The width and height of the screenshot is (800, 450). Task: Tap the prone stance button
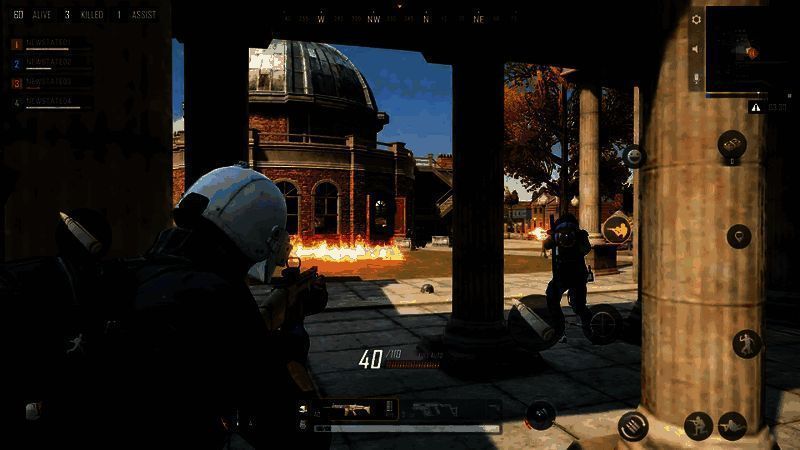coord(733,426)
